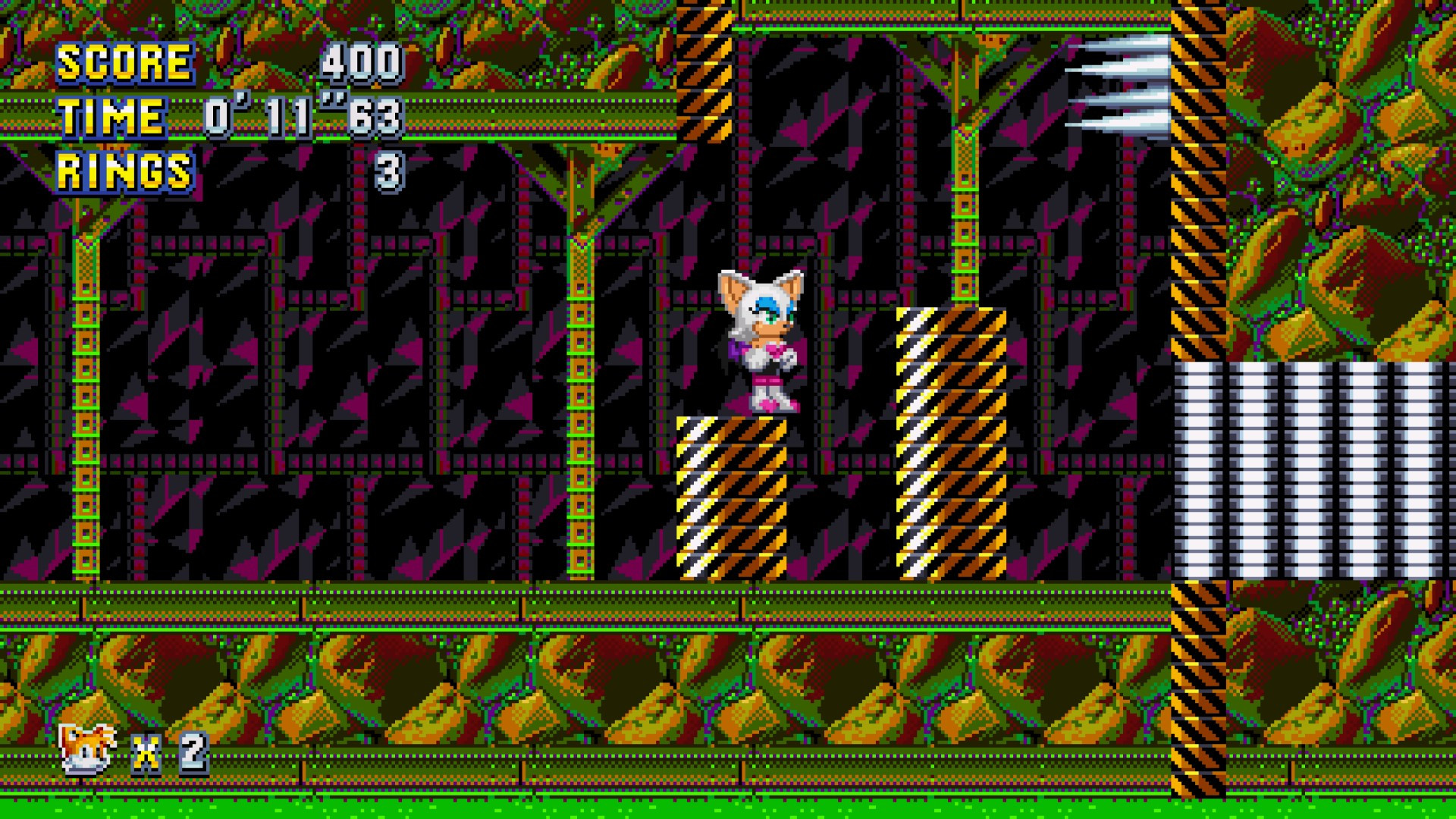Toggle the timer showing 0'11"63
The width and height of the screenshot is (1456, 819).
[303, 115]
